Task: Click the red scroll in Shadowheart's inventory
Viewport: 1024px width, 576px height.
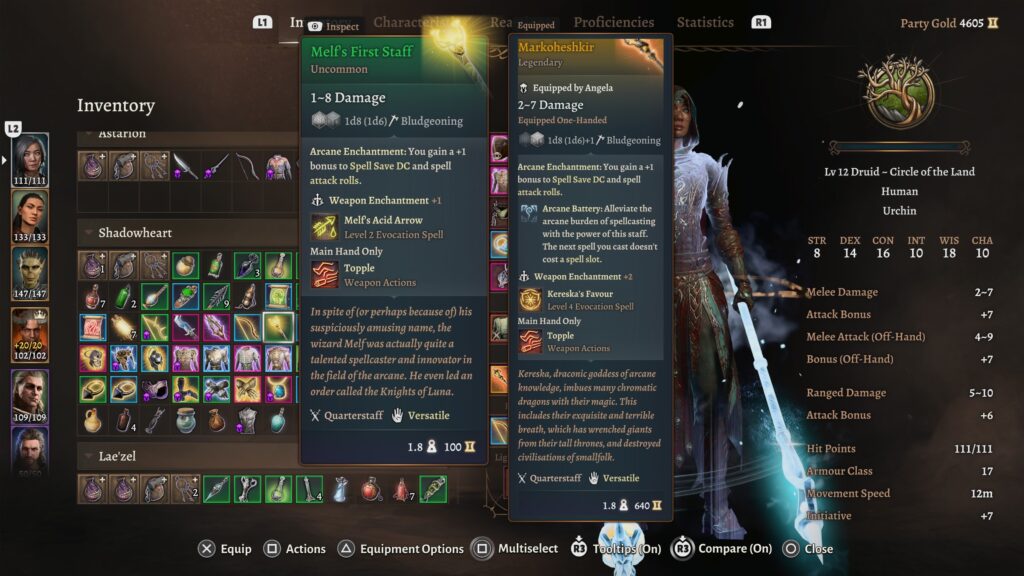Action: (93, 327)
